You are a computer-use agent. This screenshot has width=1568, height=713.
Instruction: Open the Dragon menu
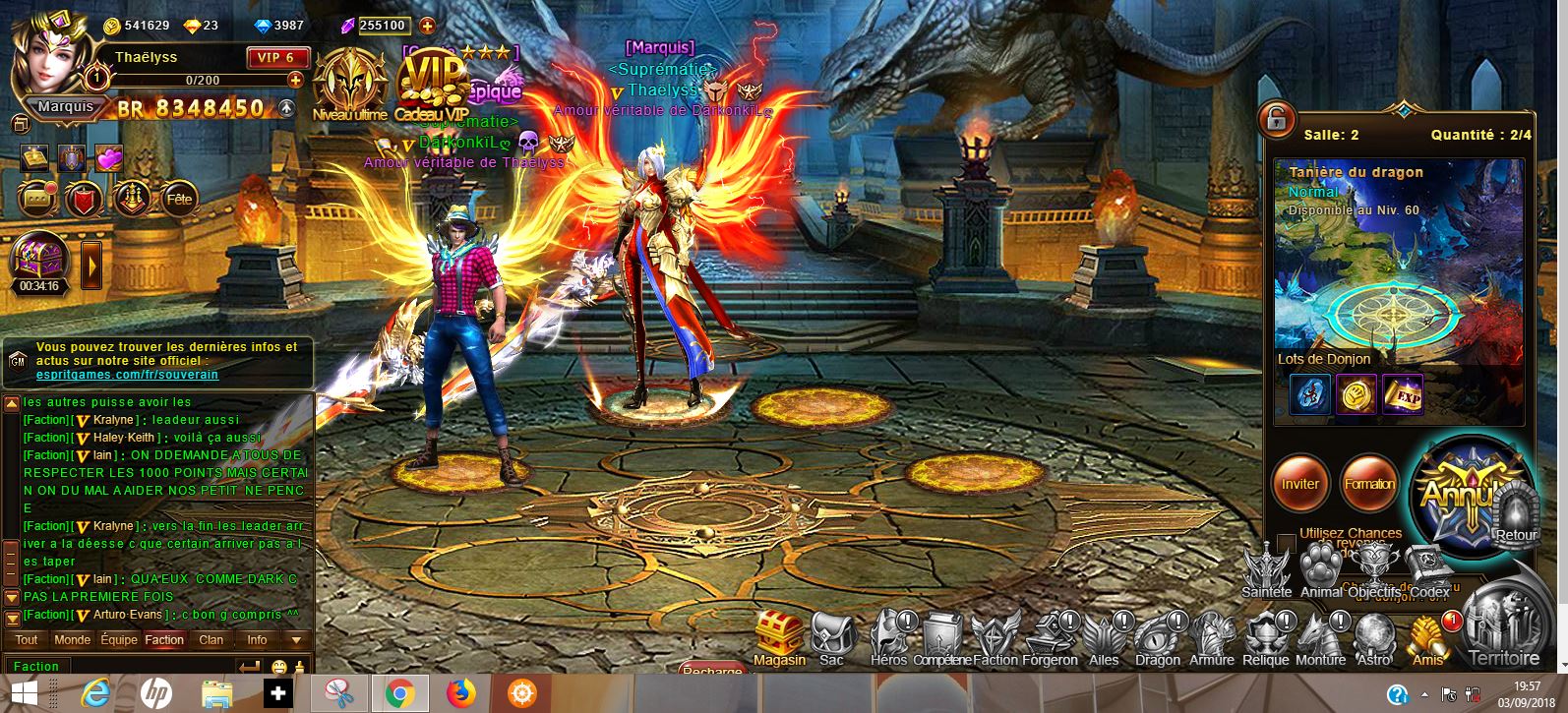click(1158, 635)
